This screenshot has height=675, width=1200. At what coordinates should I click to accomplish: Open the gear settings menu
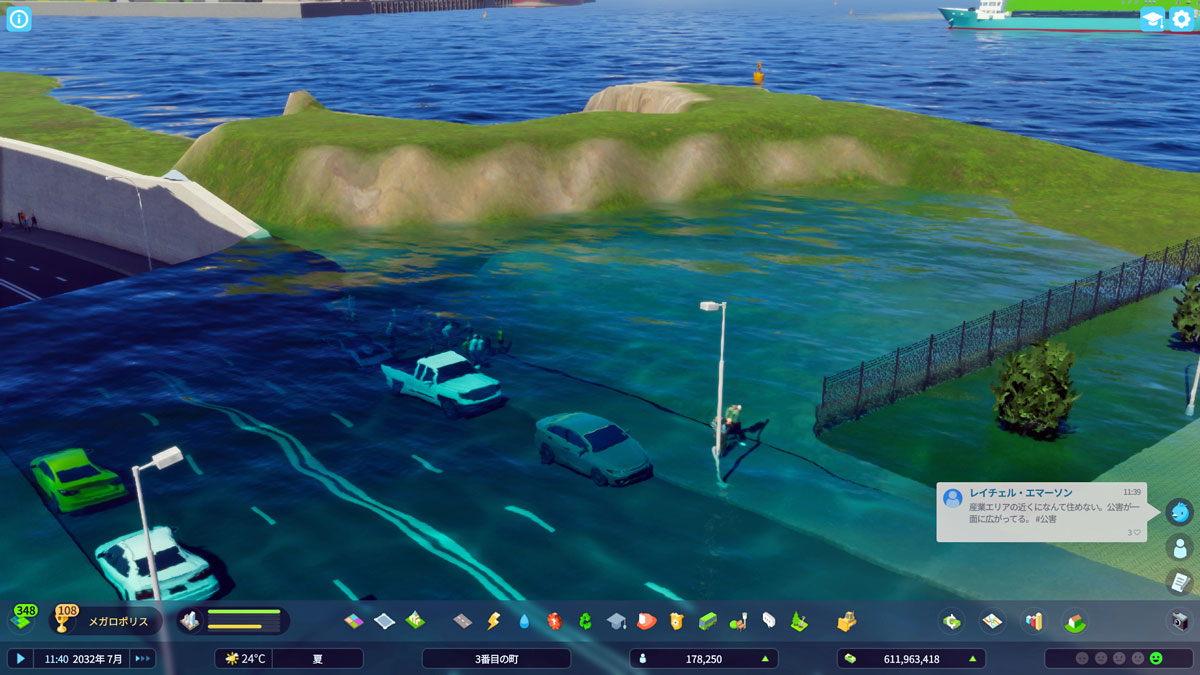[x=1181, y=19]
